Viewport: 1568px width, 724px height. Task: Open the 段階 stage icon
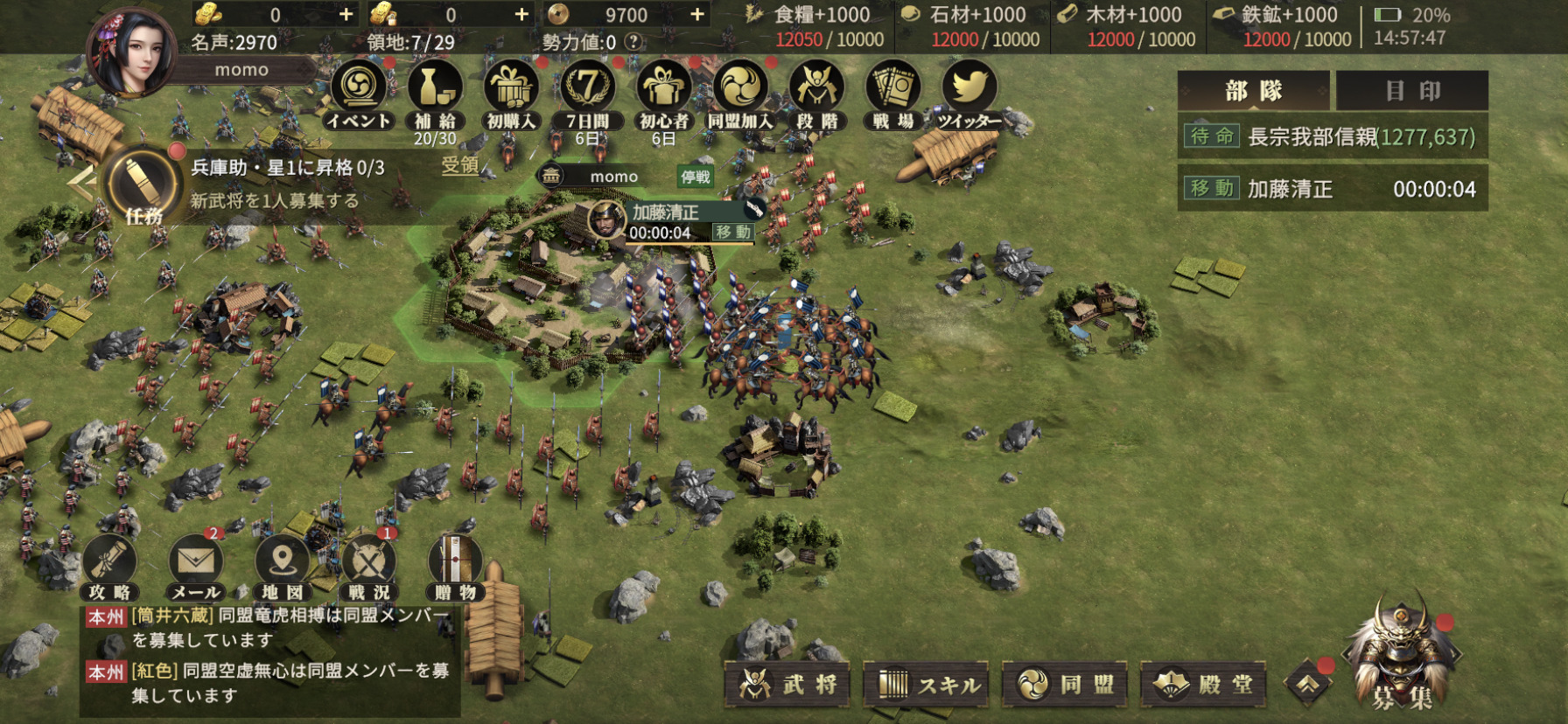816,94
